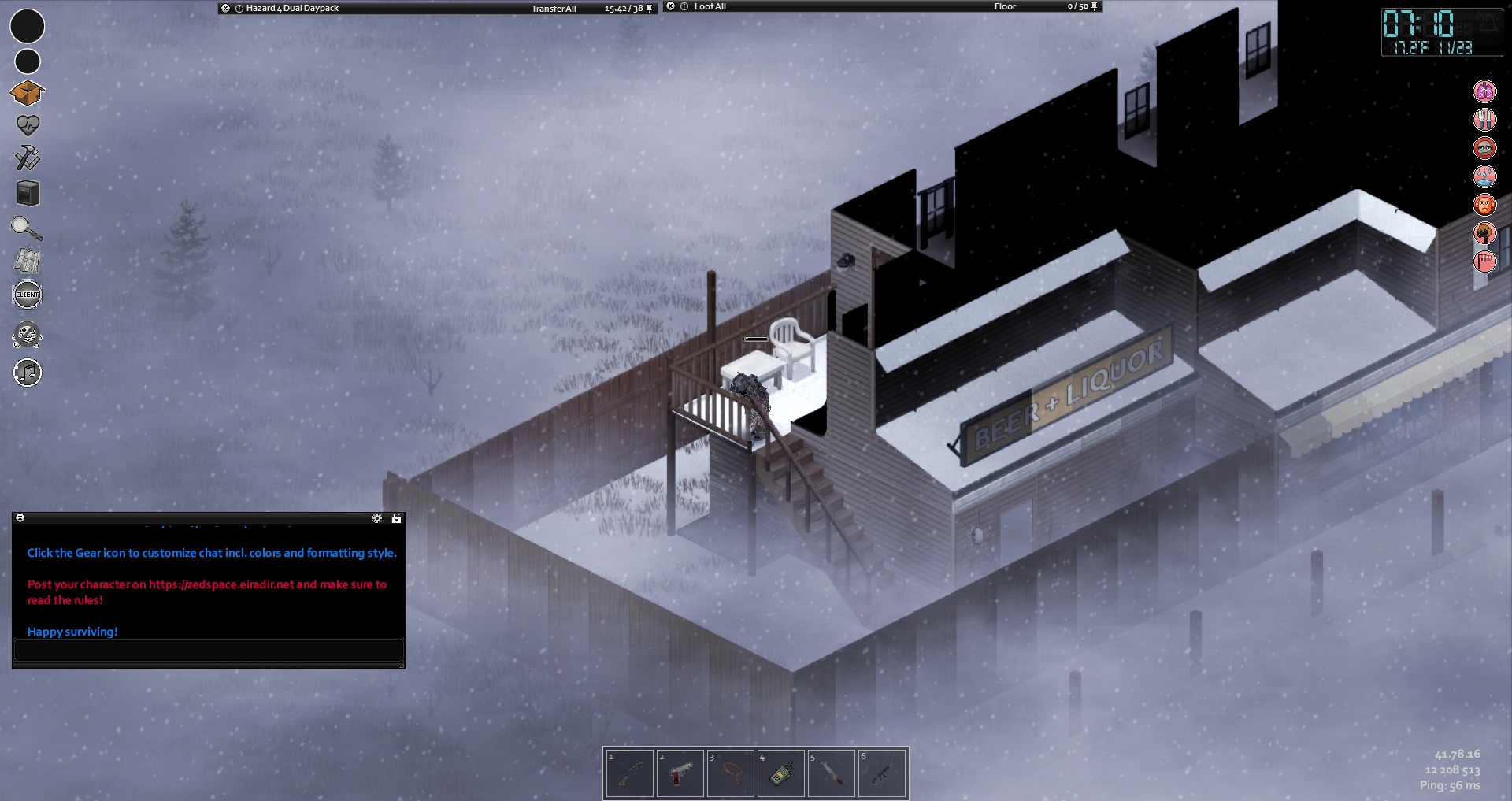The height and width of the screenshot is (801, 1512).
Task: Click the chat text entry field
Action: tap(209, 650)
